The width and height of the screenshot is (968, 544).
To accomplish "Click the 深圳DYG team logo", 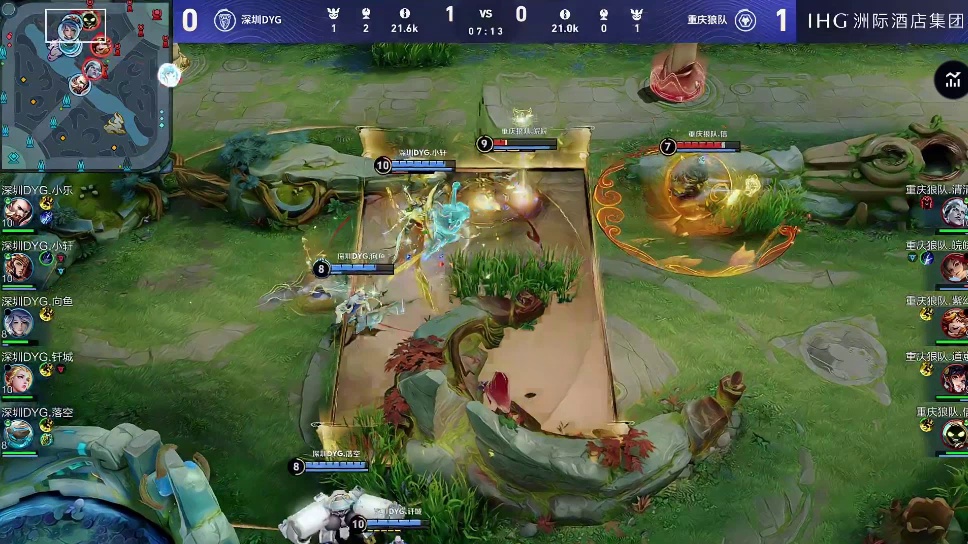I will [226, 20].
